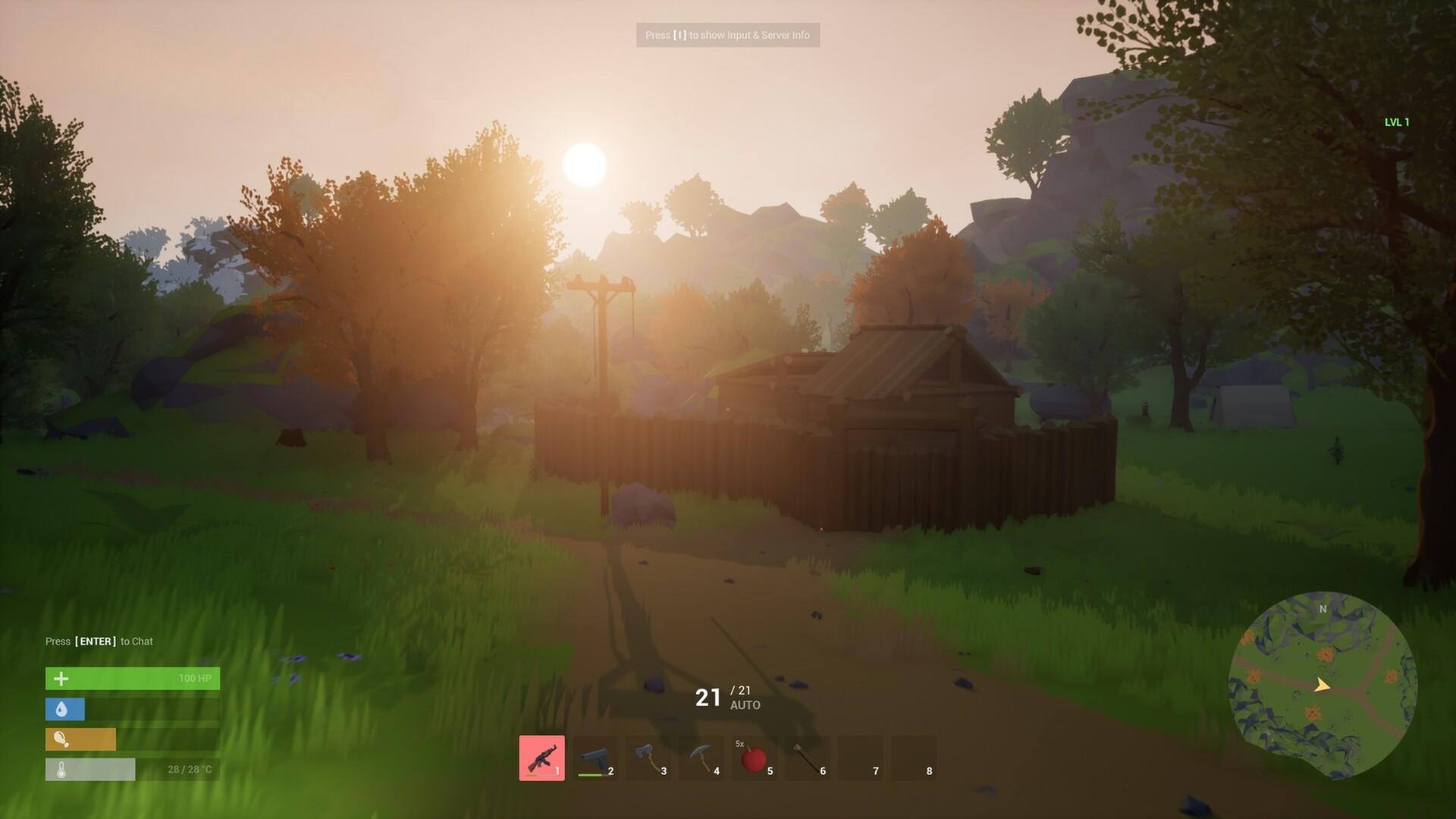This screenshot has height=819, width=1456.
Task: Select empty hotbar slot 7
Action: pyautogui.click(x=861, y=758)
